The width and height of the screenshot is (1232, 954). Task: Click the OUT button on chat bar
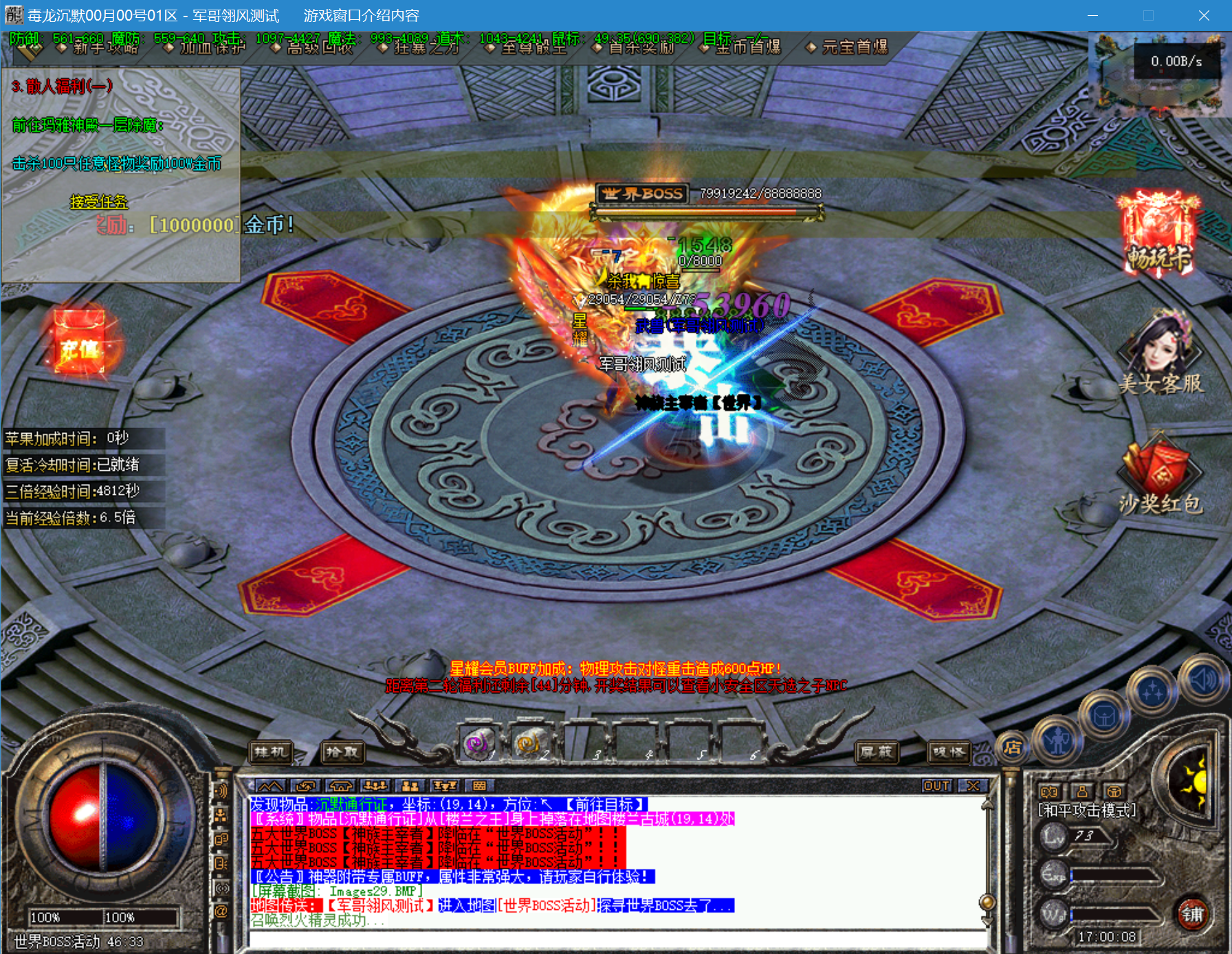[x=936, y=786]
